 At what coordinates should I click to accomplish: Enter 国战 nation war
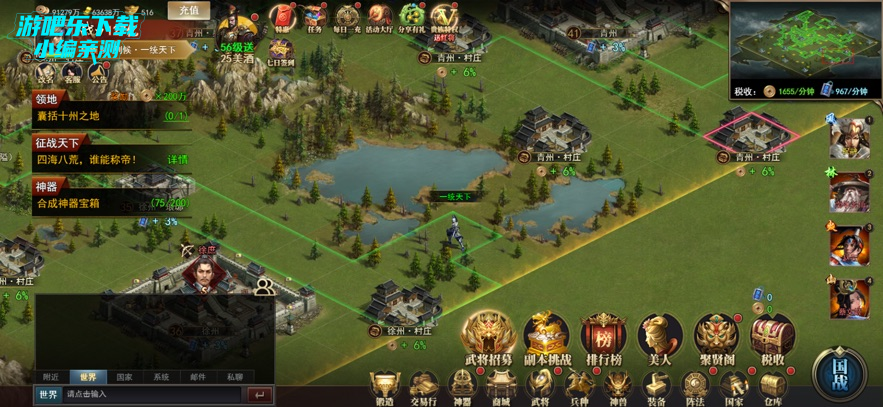pyautogui.click(x=840, y=374)
